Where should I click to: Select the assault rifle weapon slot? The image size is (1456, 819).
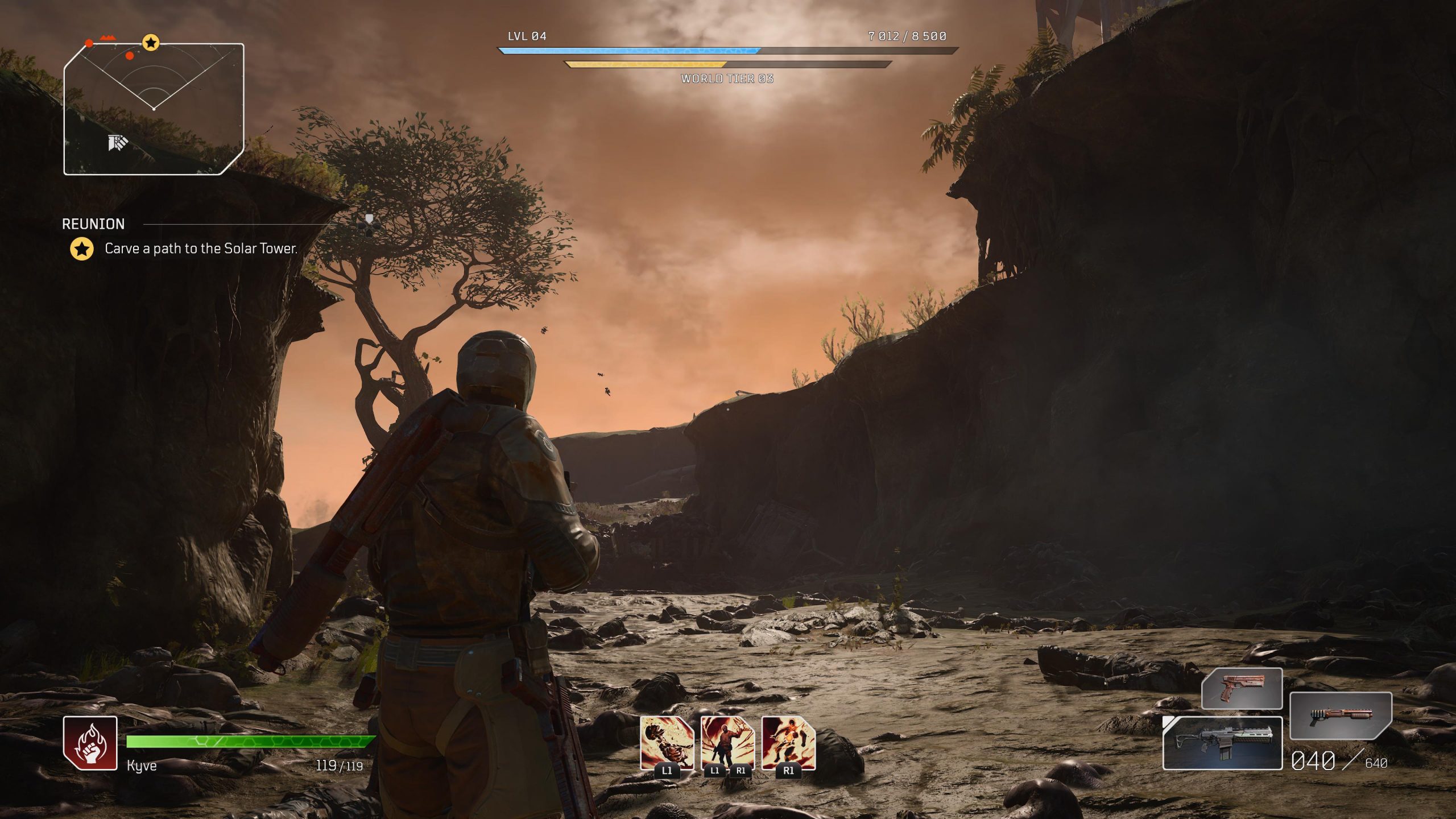(x=1223, y=743)
